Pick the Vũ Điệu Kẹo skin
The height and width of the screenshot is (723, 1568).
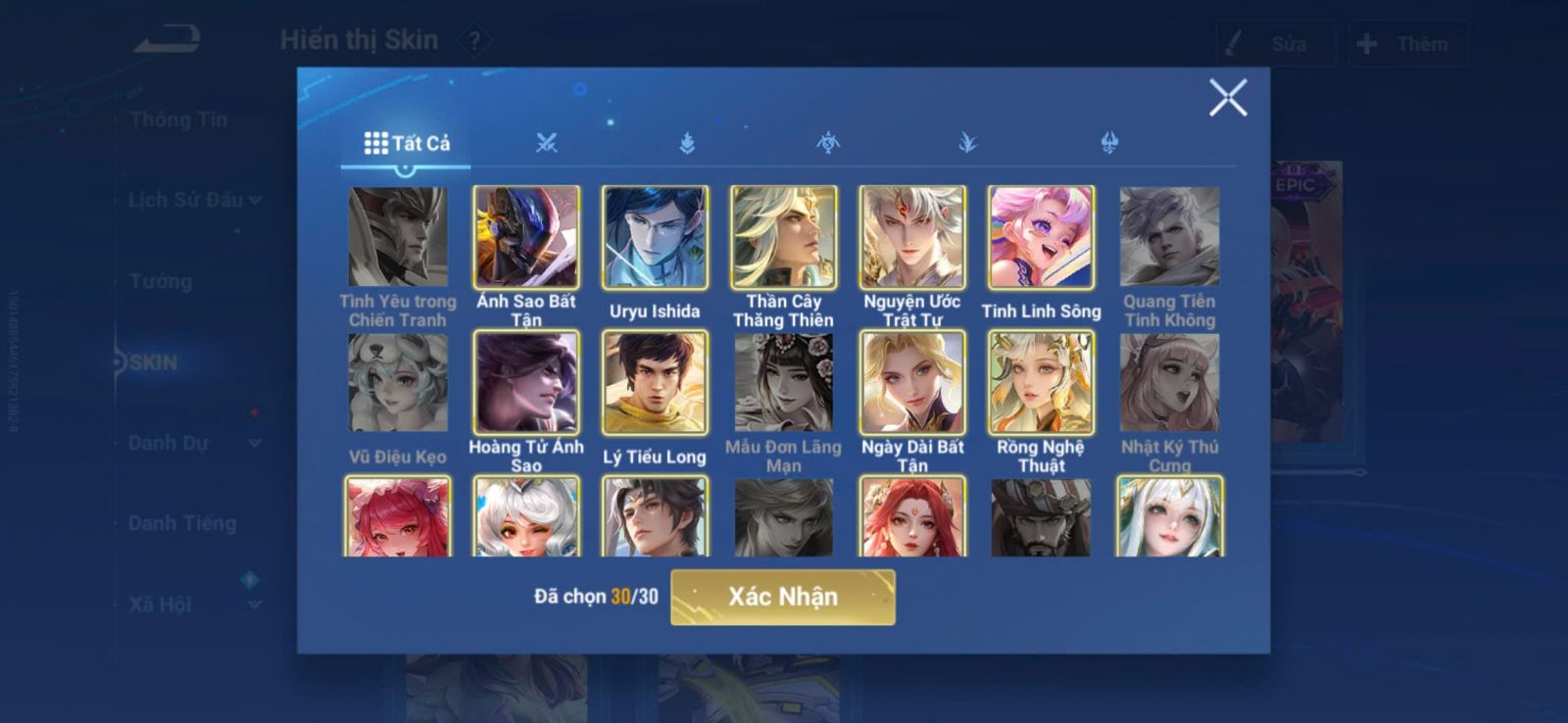(398, 383)
